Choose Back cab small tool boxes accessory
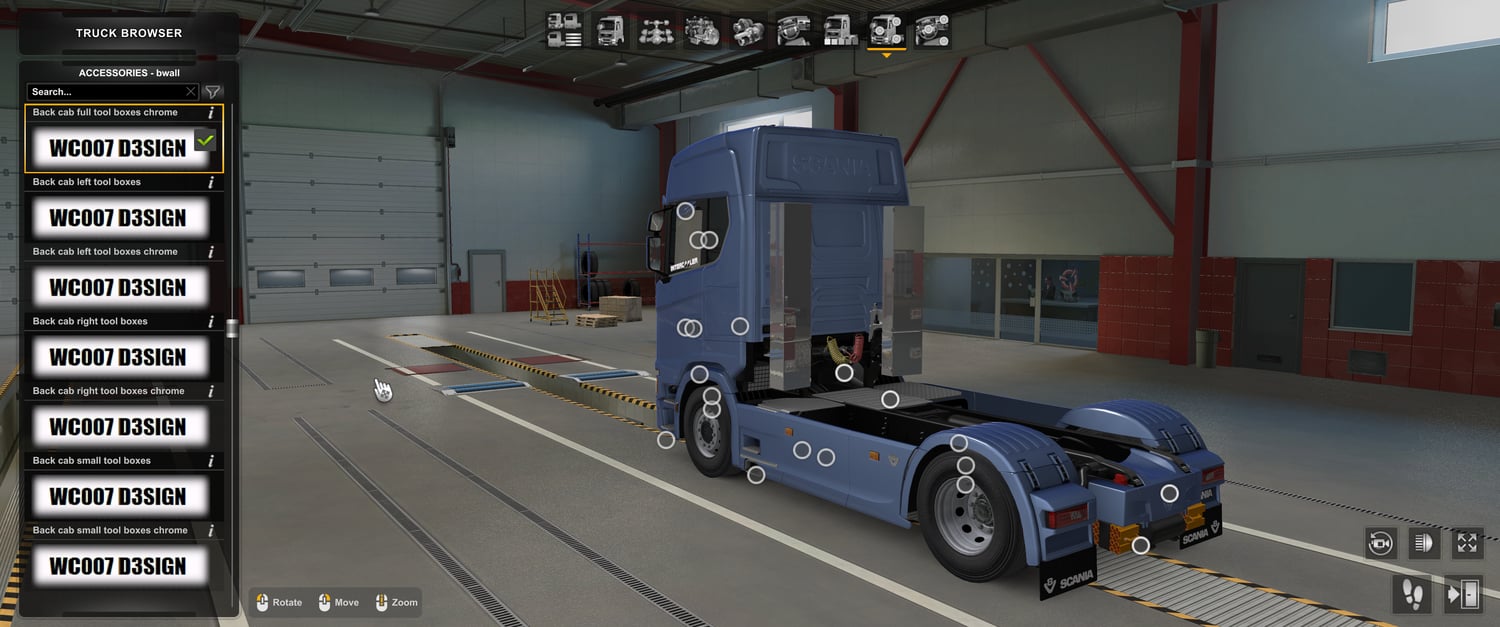 (x=118, y=497)
